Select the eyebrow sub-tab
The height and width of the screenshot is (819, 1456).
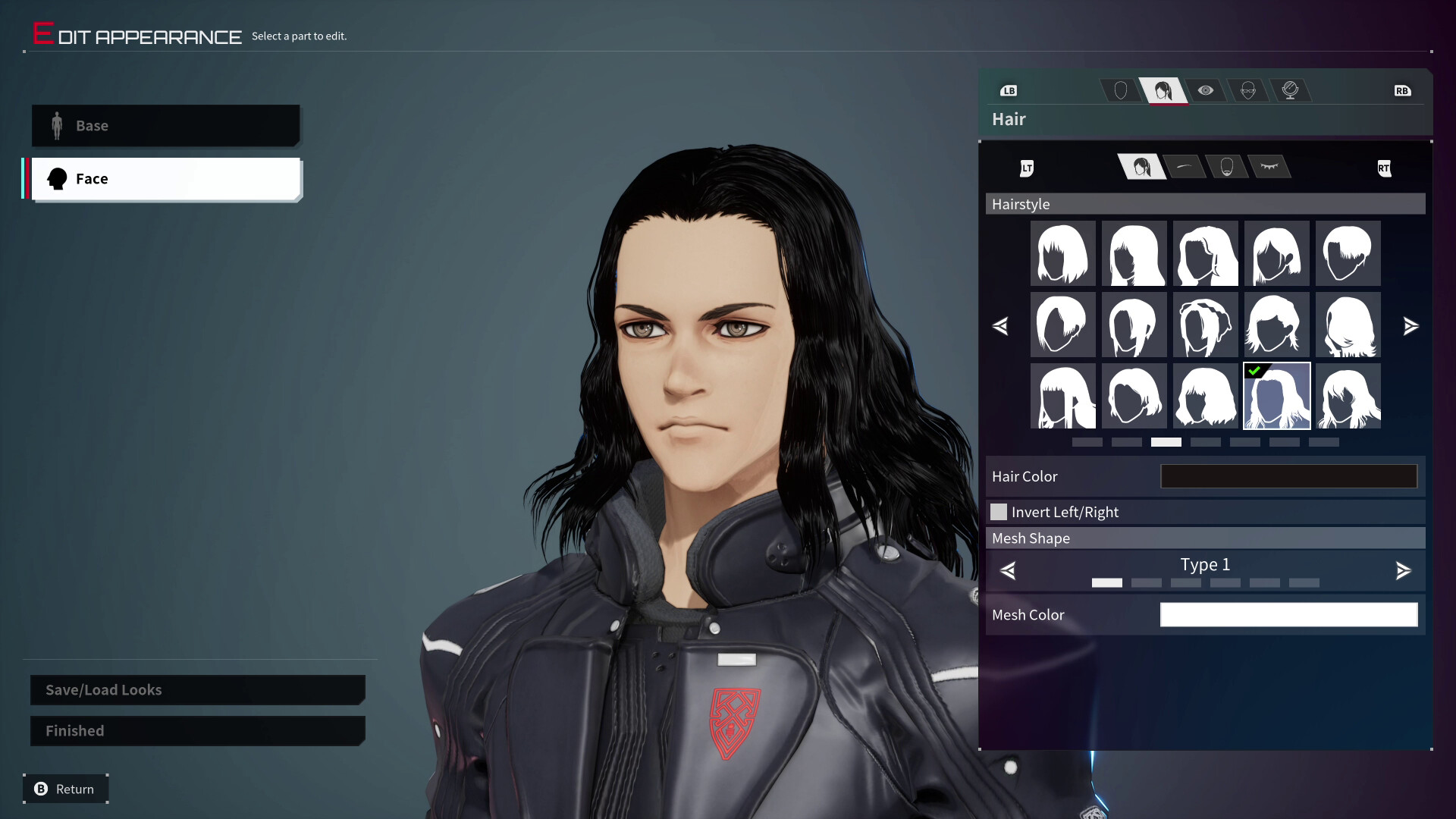tap(1186, 168)
